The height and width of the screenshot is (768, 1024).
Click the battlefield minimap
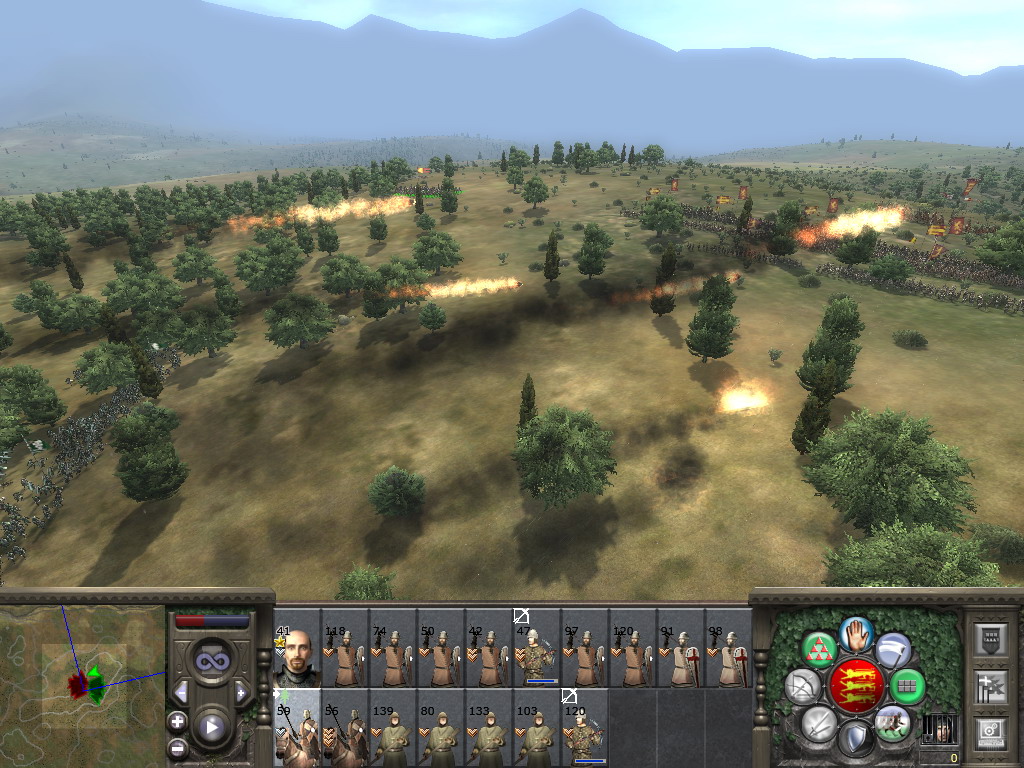point(82,685)
